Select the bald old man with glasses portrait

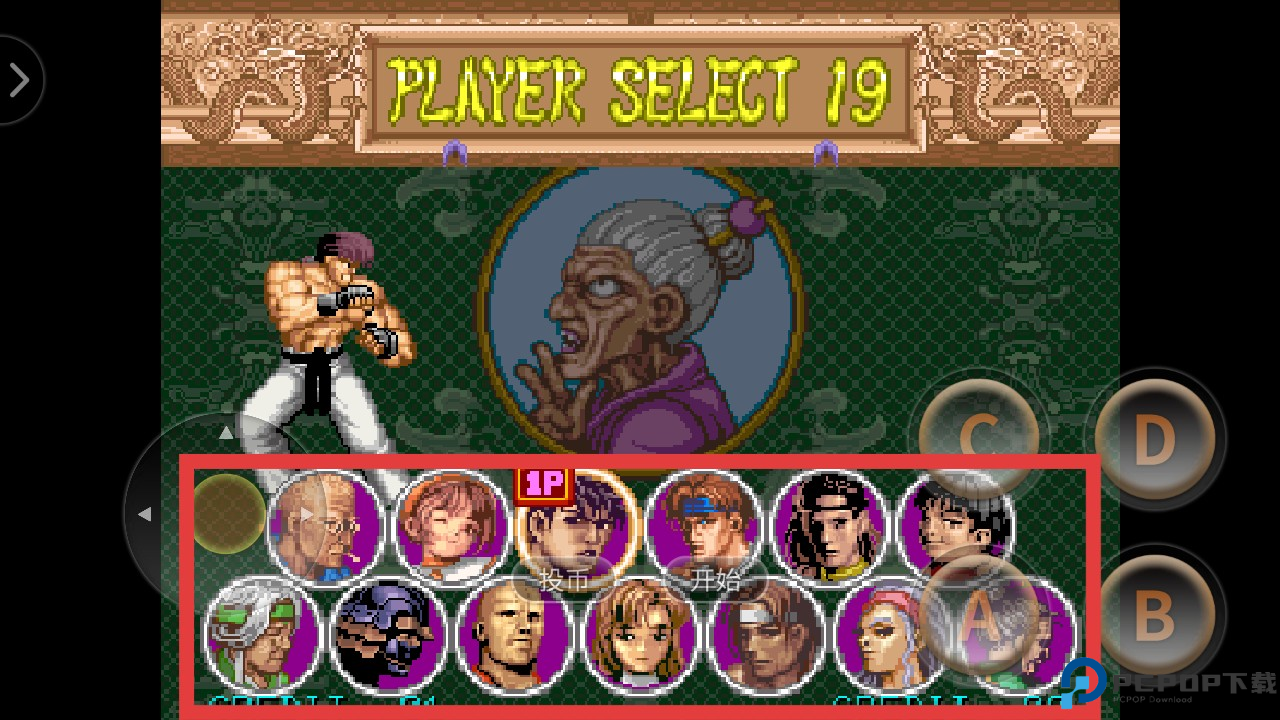coord(326,526)
